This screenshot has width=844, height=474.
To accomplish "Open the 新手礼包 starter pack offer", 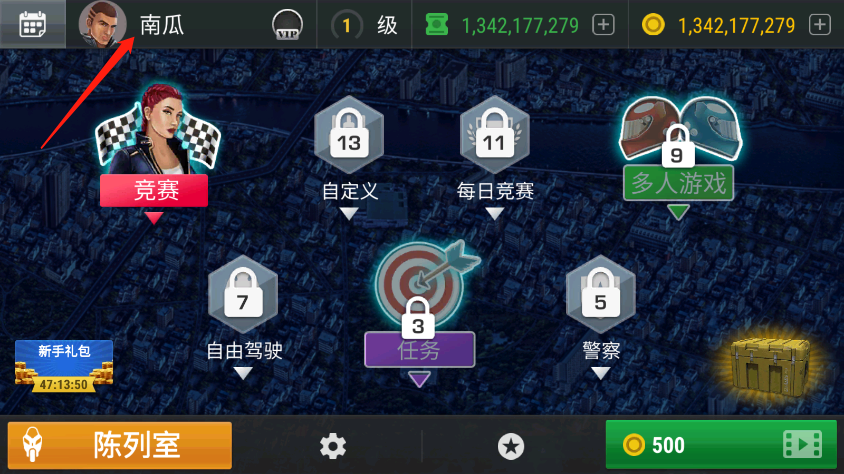I will 64,365.
